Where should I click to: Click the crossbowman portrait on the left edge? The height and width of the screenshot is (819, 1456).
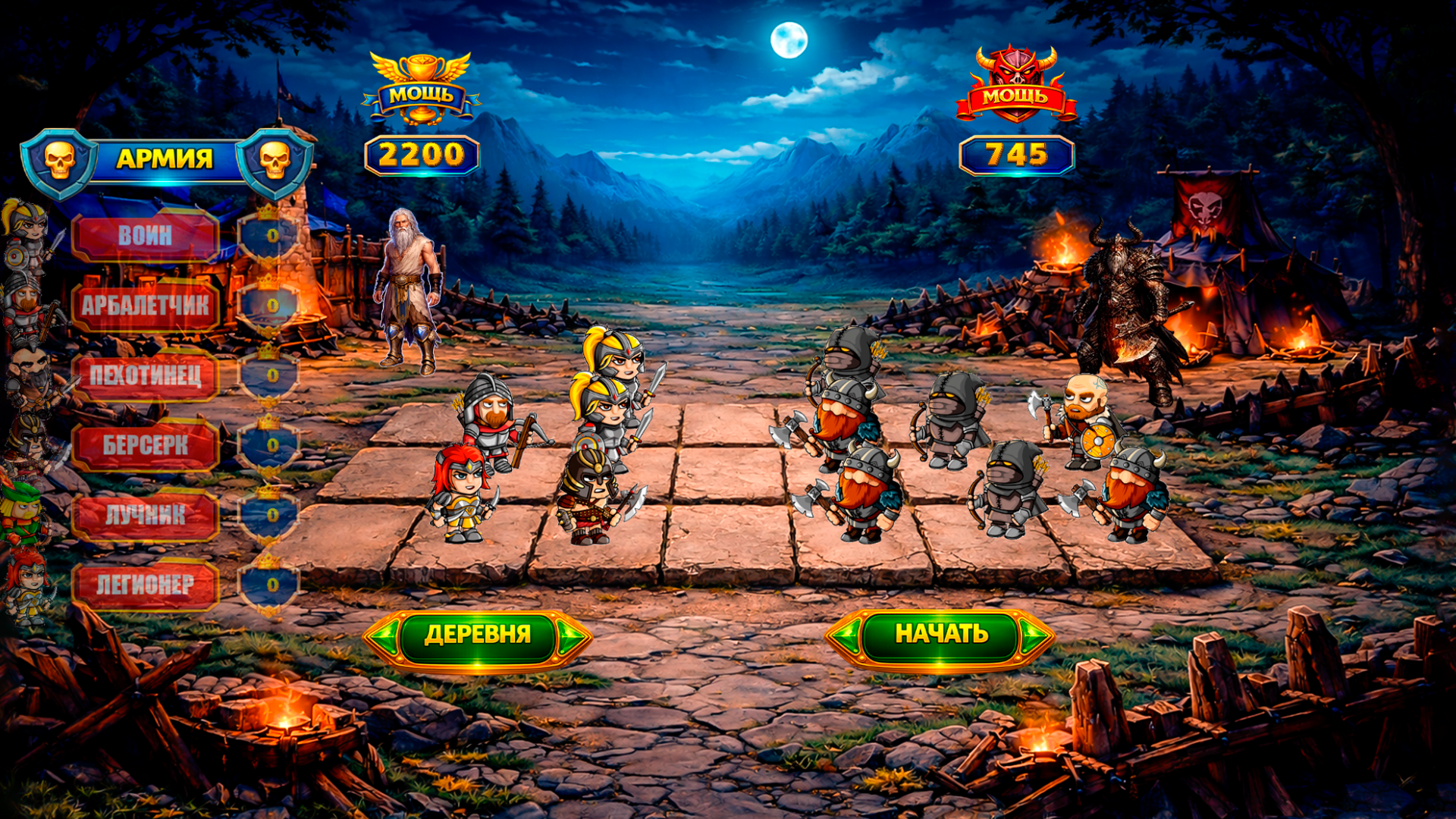27,303
